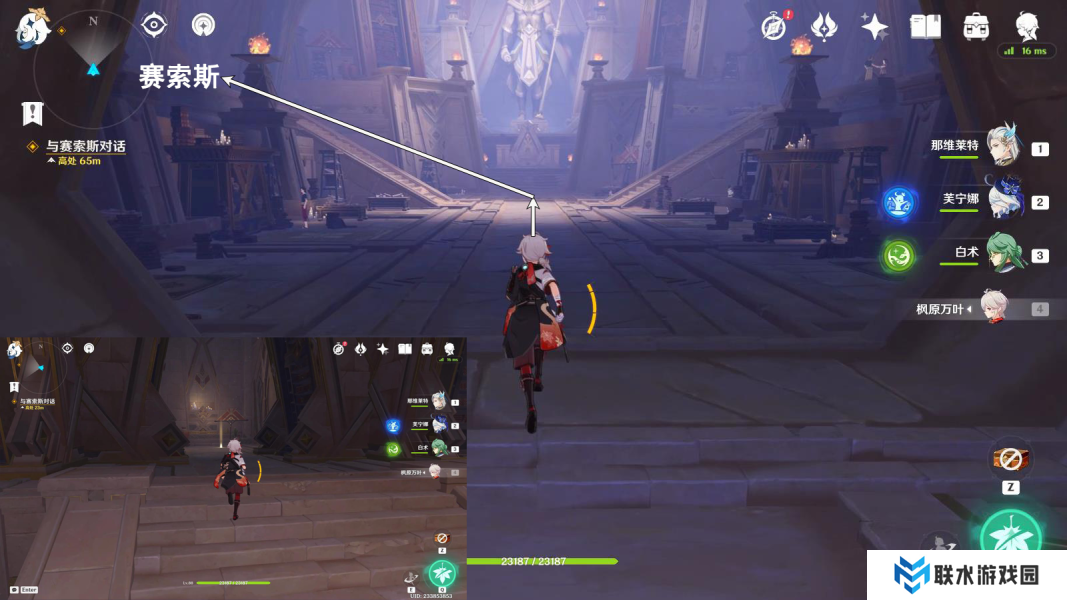Open the large backpack inventory icon
Viewport: 1067px width, 600px height.
tap(976, 27)
